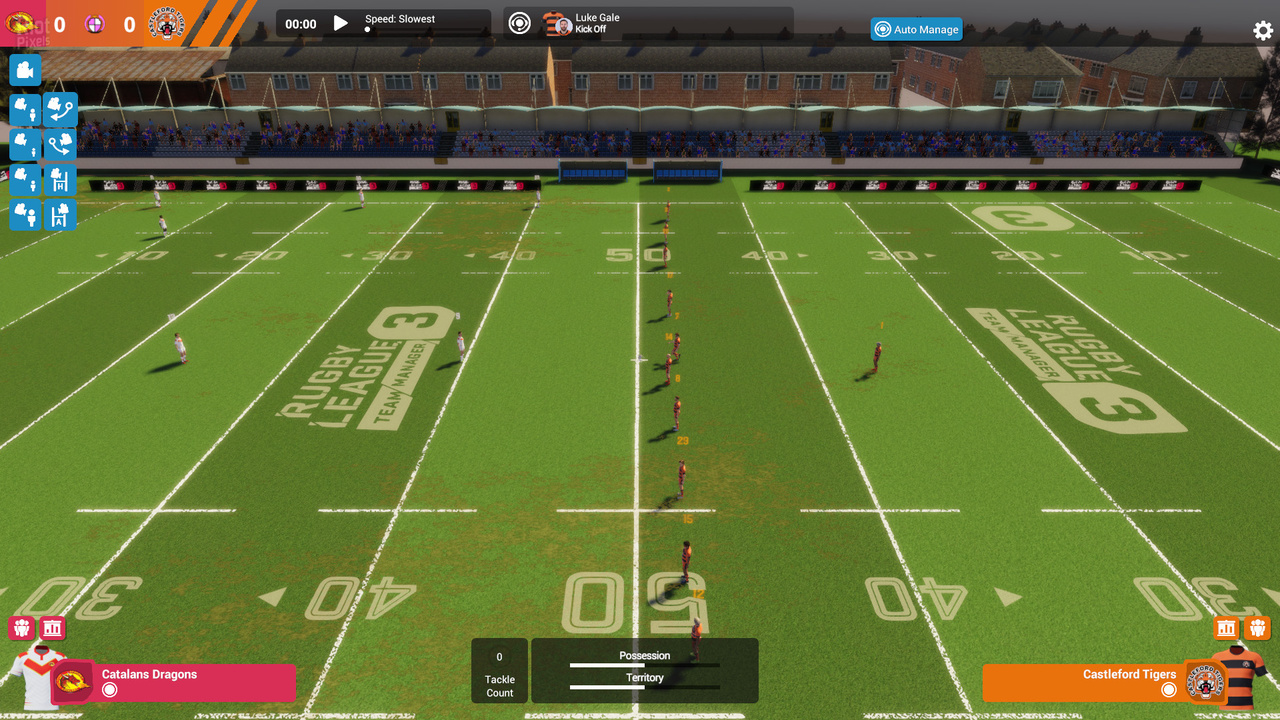The height and width of the screenshot is (720, 1280).
Task: Open Castleford Tigers squad icon
Action: (x=1258, y=628)
